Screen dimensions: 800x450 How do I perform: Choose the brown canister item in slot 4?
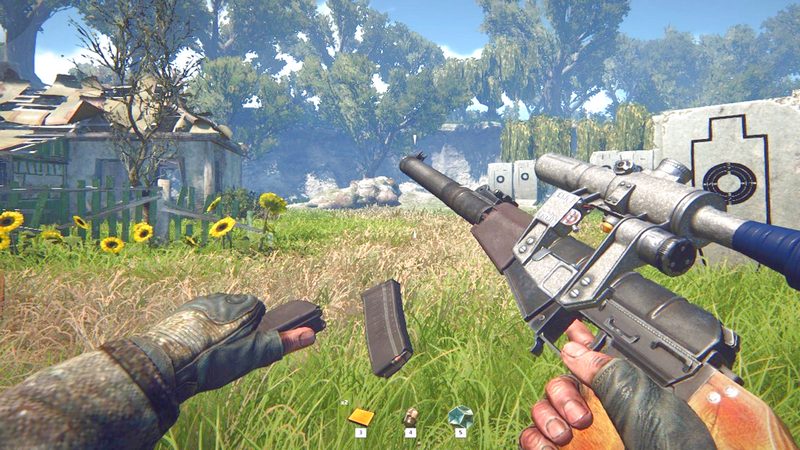click(x=410, y=416)
